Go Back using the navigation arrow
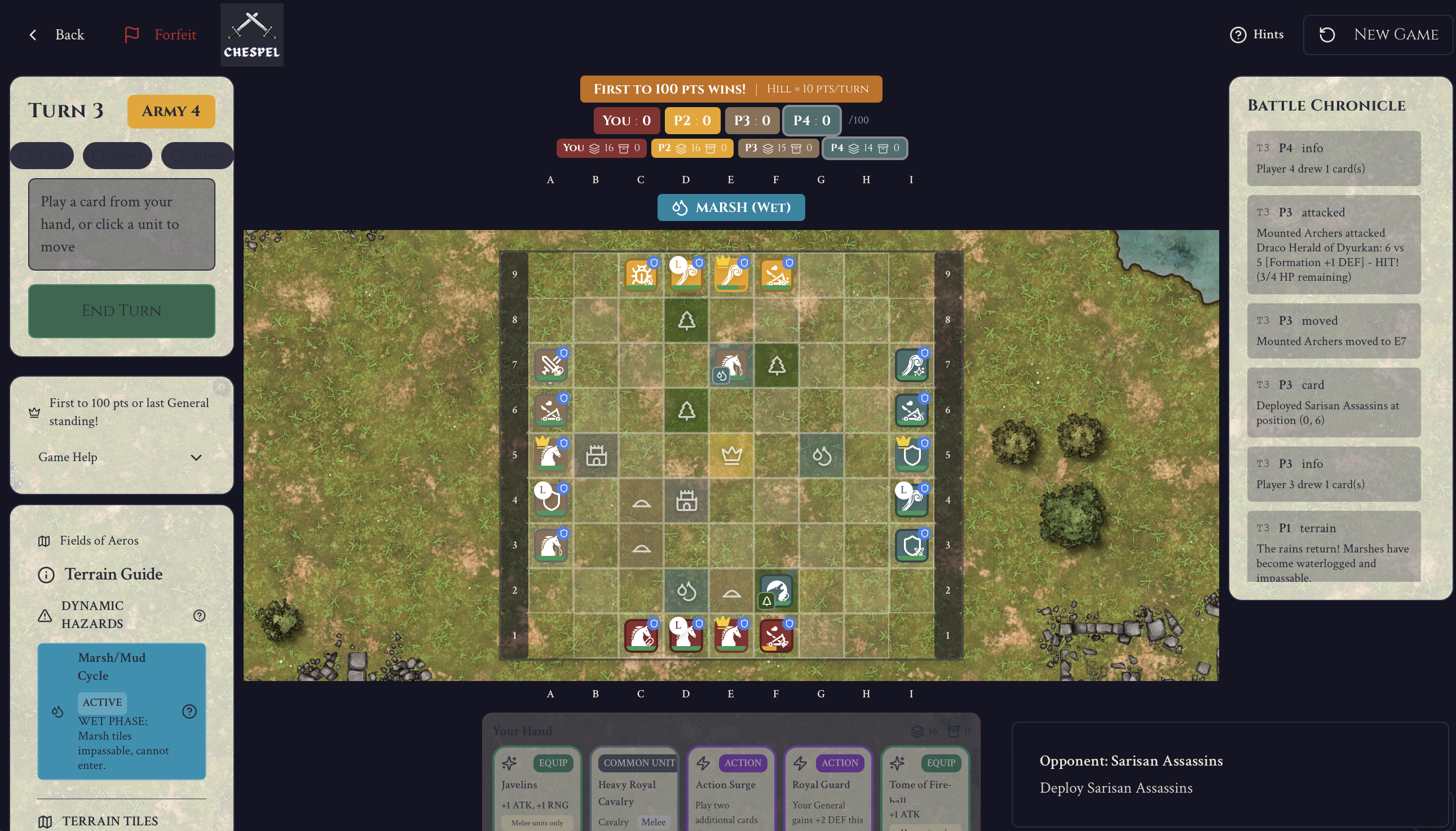Image resolution: width=1456 pixels, height=831 pixels. [x=33, y=35]
